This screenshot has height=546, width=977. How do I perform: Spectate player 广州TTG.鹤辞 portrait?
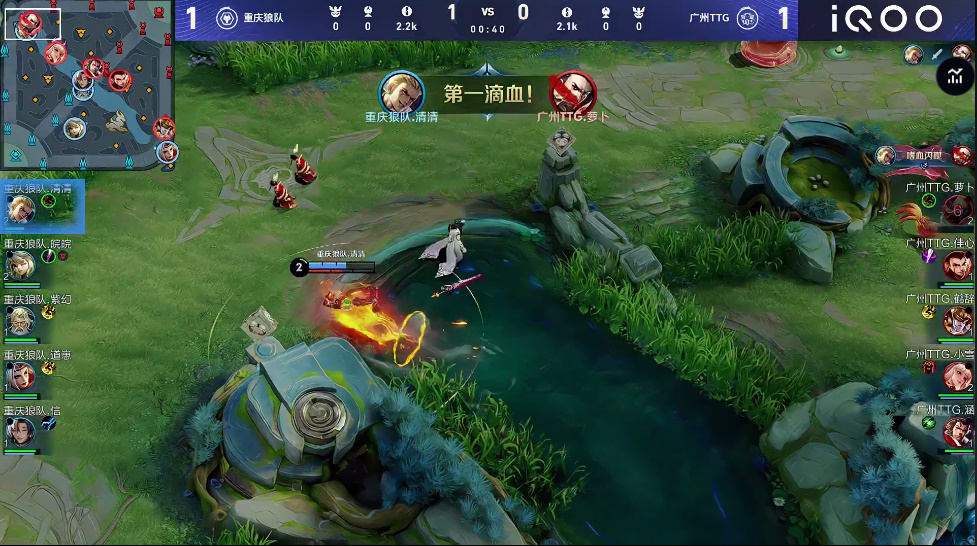pyautogui.click(x=958, y=321)
